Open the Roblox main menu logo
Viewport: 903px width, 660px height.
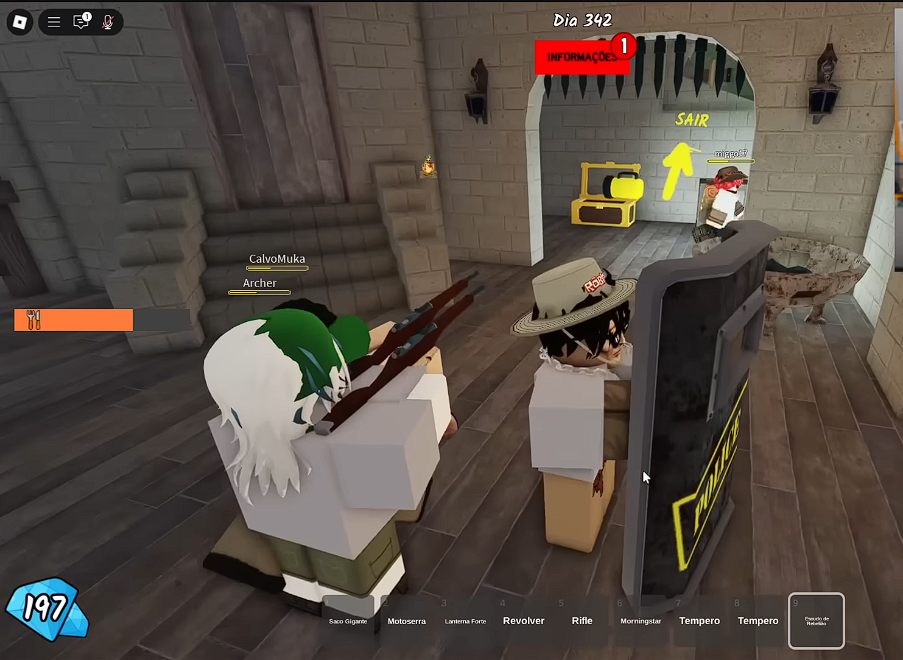click(x=20, y=22)
